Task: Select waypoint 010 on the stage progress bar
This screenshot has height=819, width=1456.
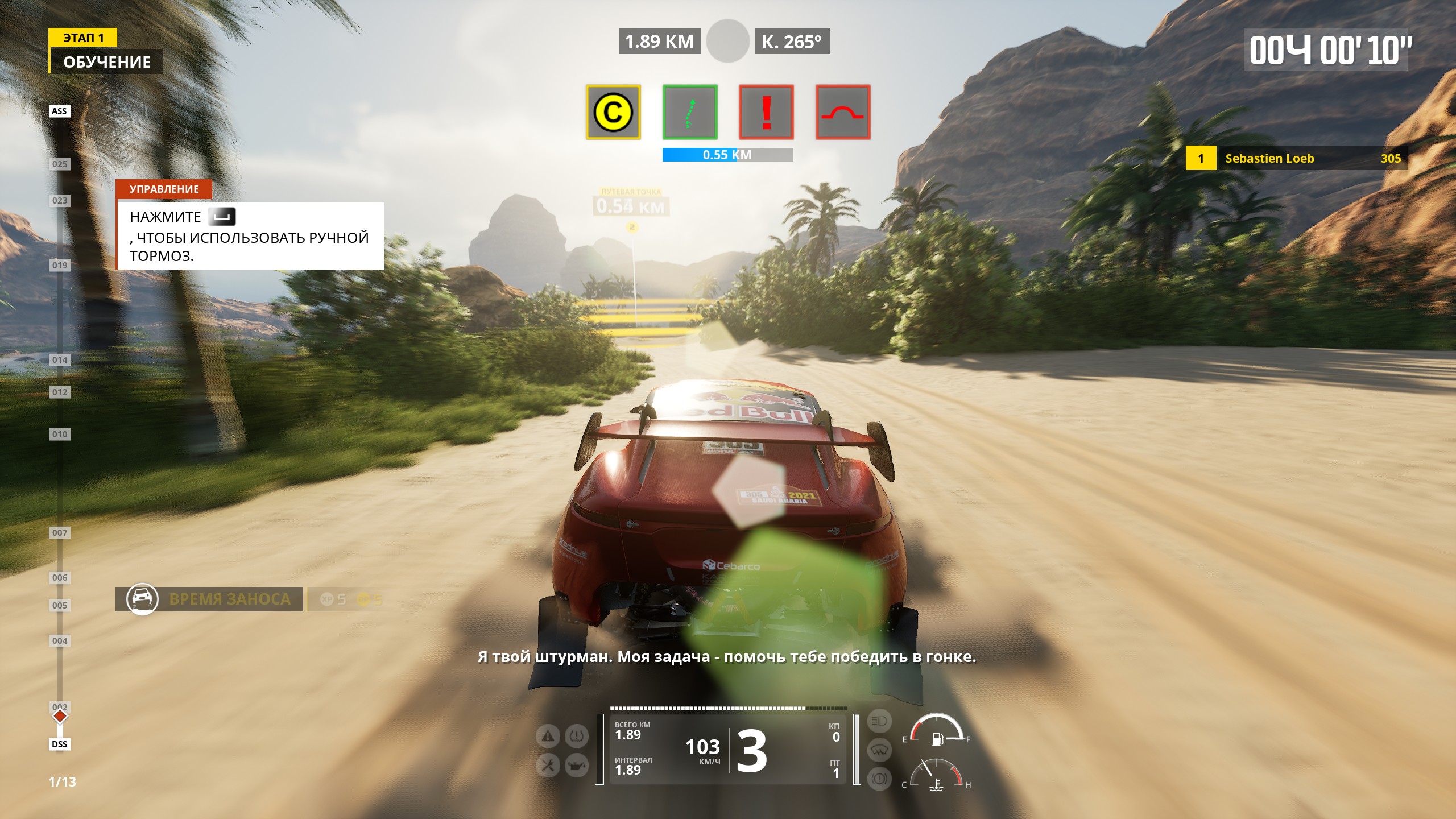Action: pyautogui.click(x=60, y=435)
